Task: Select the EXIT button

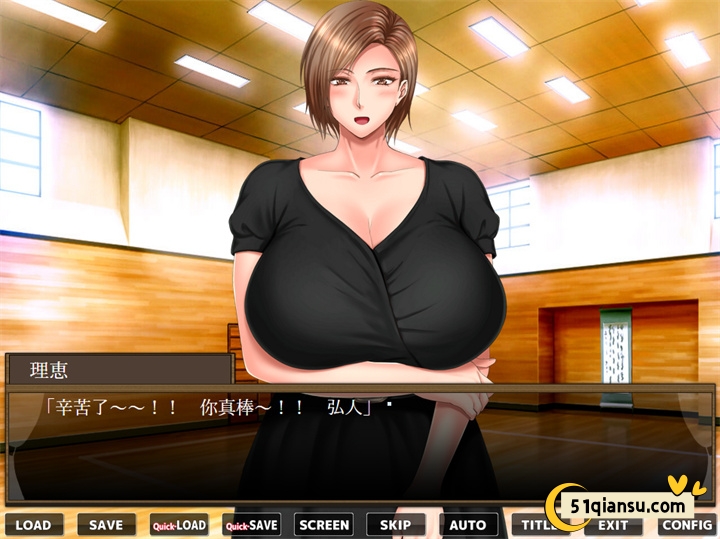Action: 613,525
